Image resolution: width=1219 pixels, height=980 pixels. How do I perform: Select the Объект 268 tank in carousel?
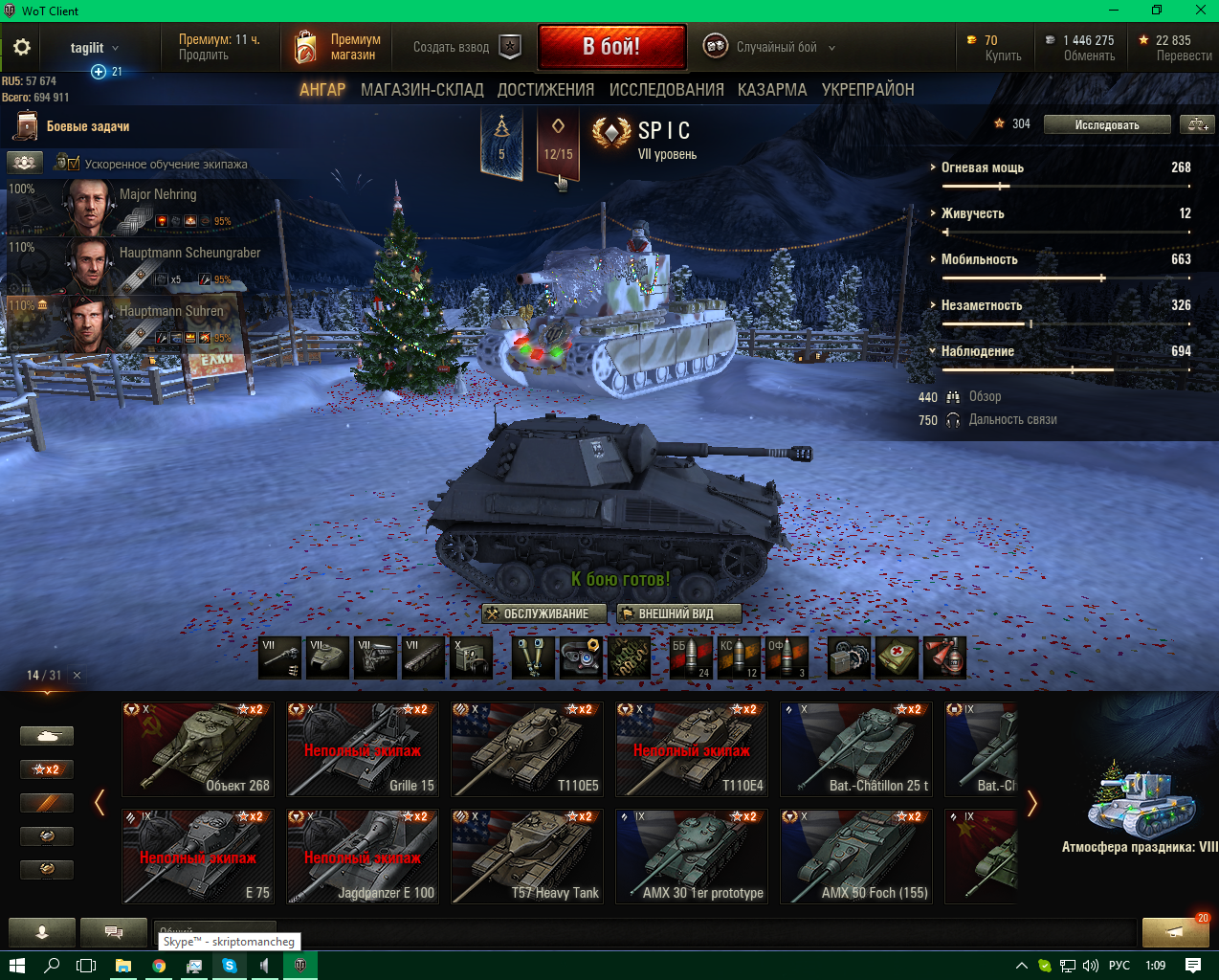click(198, 749)
